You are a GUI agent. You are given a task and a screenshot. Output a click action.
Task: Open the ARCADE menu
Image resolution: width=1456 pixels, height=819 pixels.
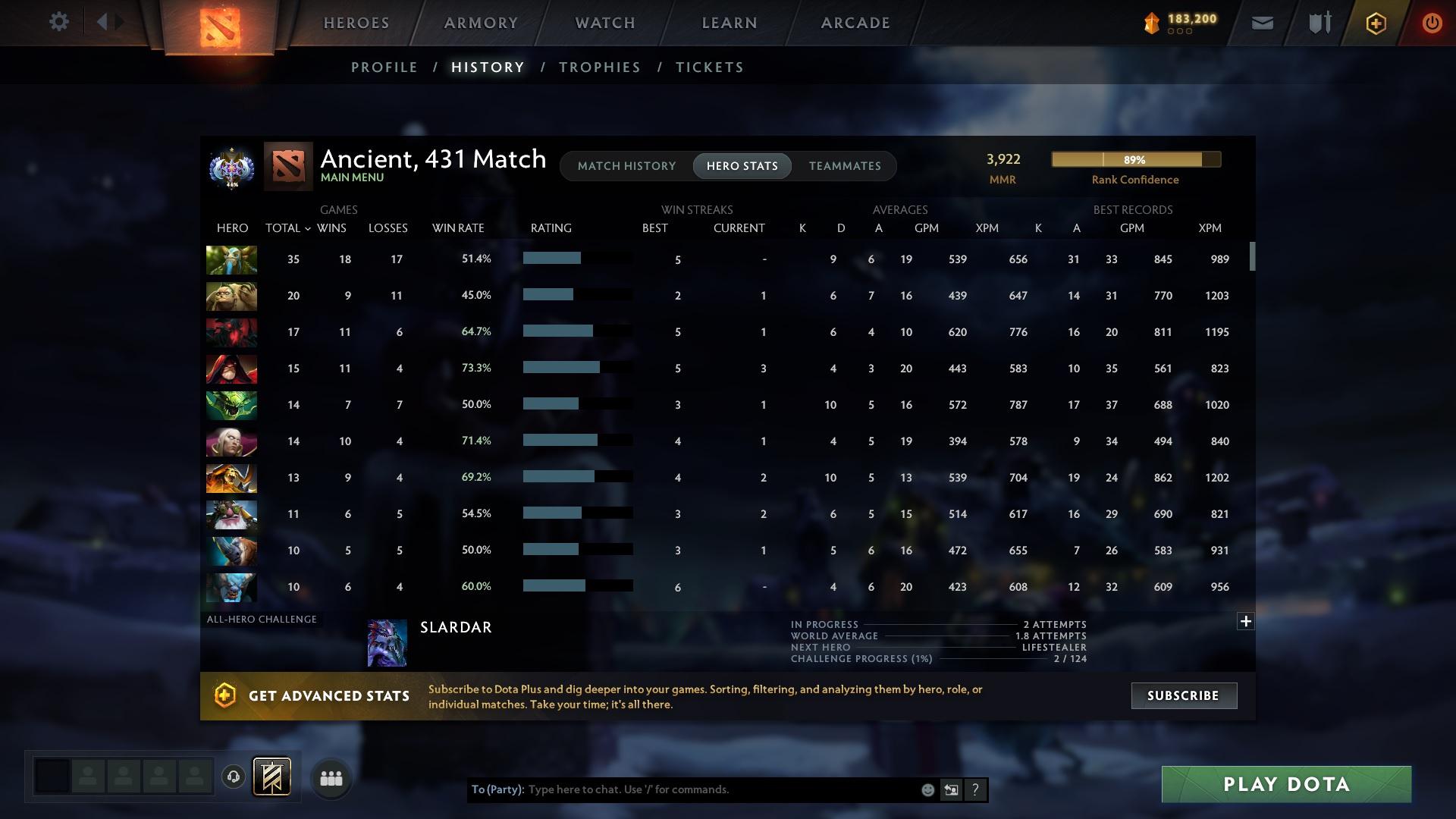pyautogui.click(x=855, y=23)
